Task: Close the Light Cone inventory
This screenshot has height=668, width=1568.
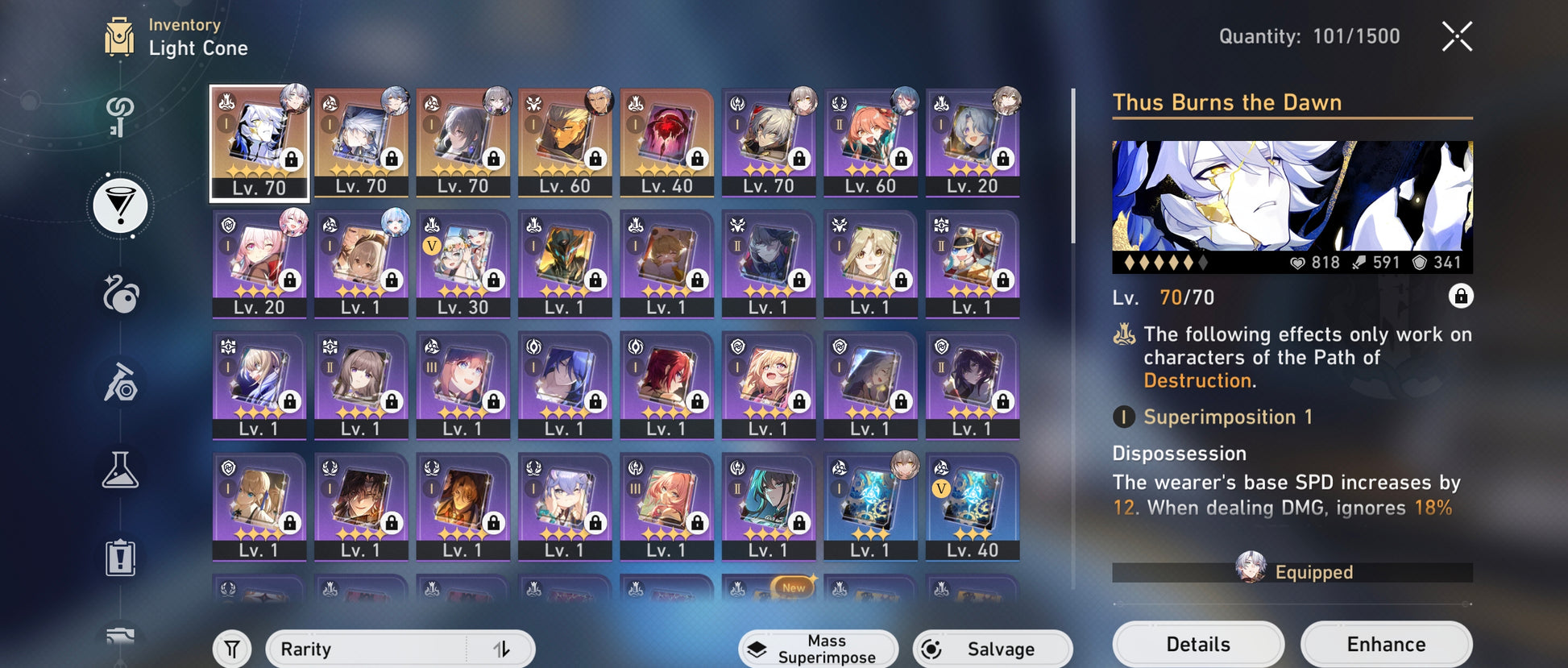Action: click(1457, 37)
